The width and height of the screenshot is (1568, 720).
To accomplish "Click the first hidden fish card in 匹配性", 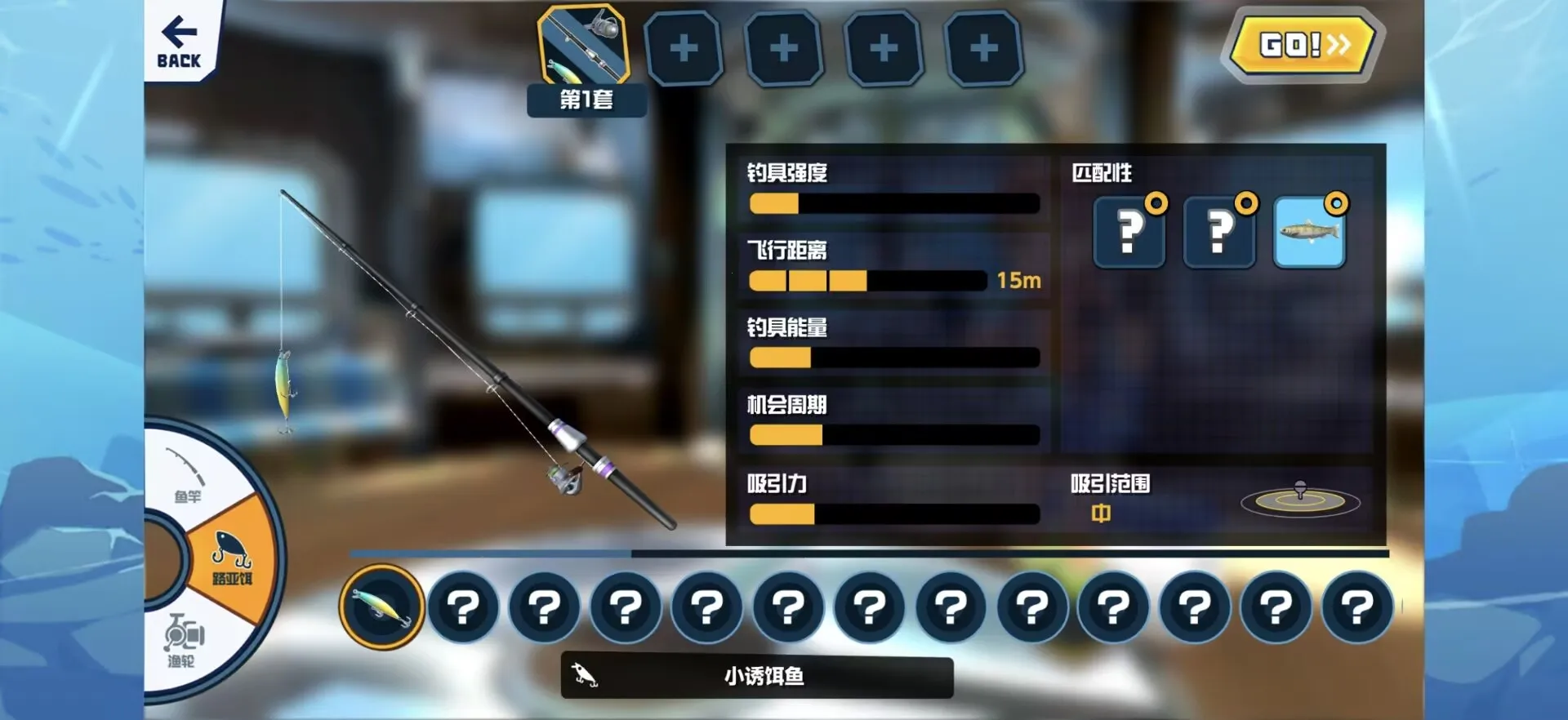I will pyautogui.click(x=1129, y=233).
